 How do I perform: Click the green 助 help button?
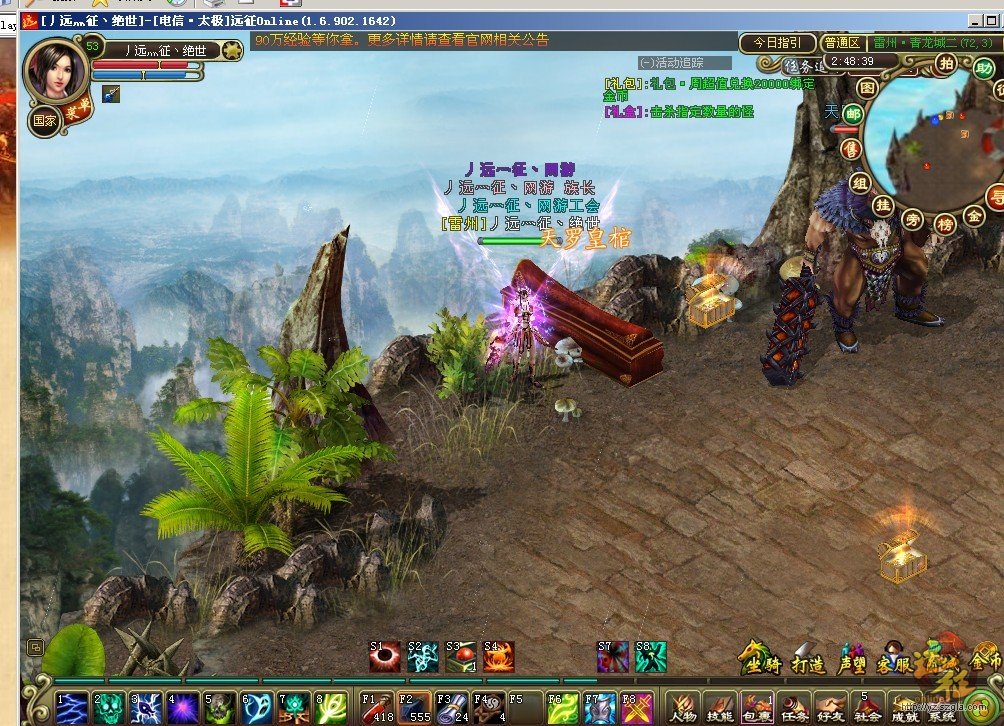(x=983, y=69)
